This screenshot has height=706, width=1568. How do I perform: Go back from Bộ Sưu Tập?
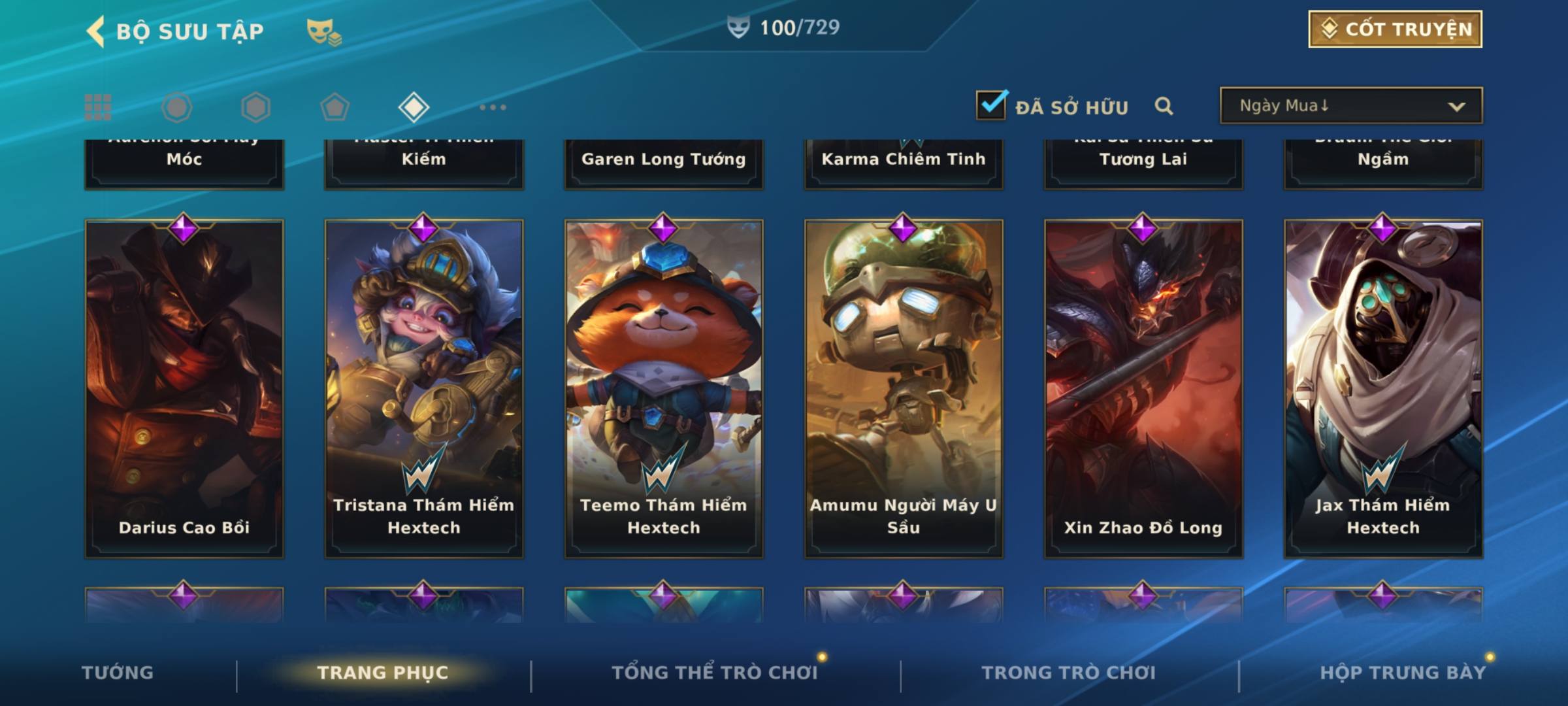[x=96, y=31]
